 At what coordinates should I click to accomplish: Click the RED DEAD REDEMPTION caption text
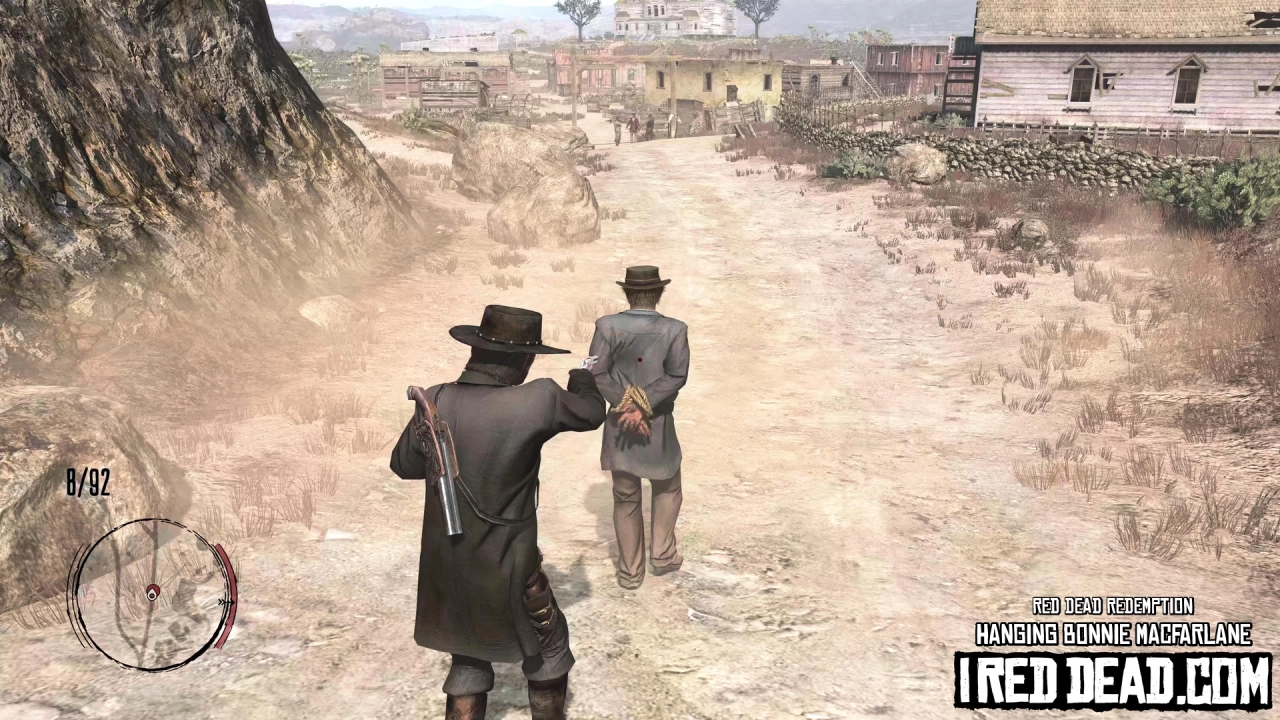click(1113, 606)
